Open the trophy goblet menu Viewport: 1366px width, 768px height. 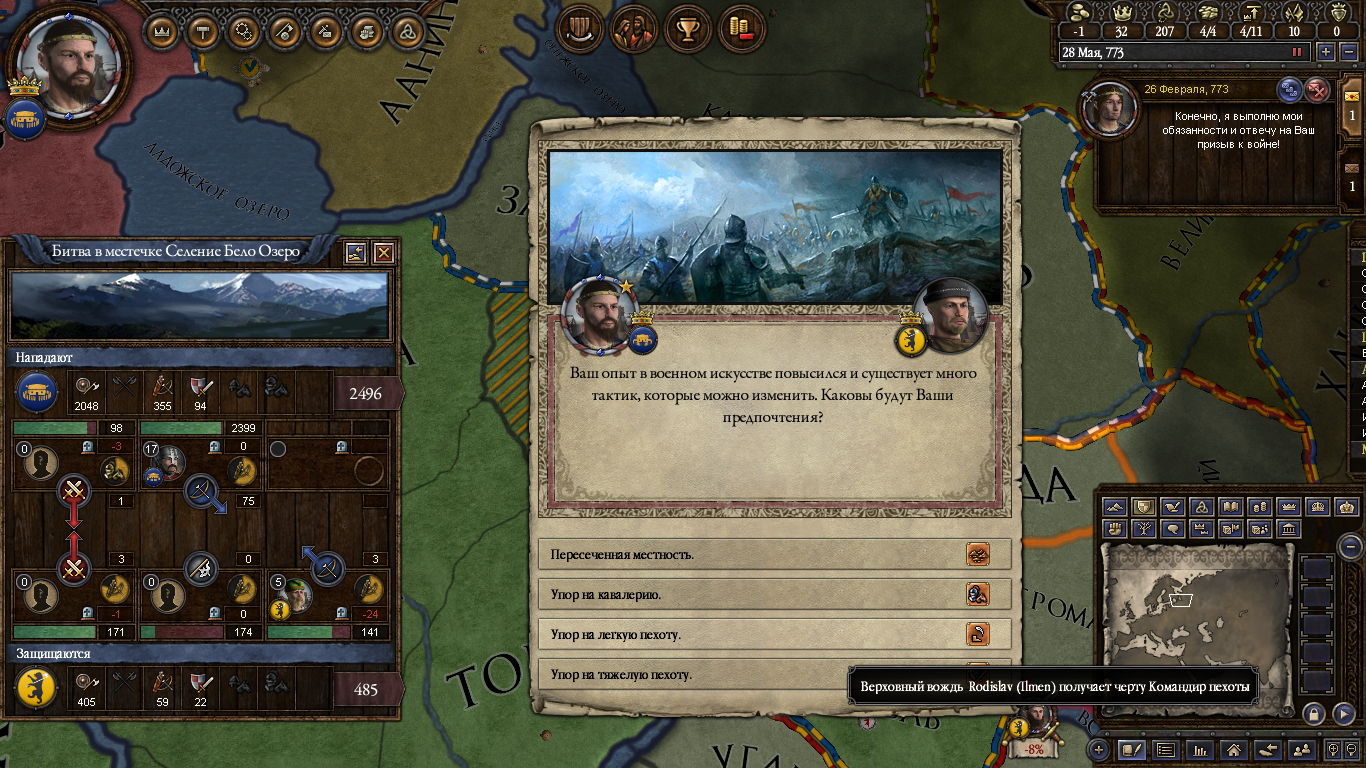(686, 29)
